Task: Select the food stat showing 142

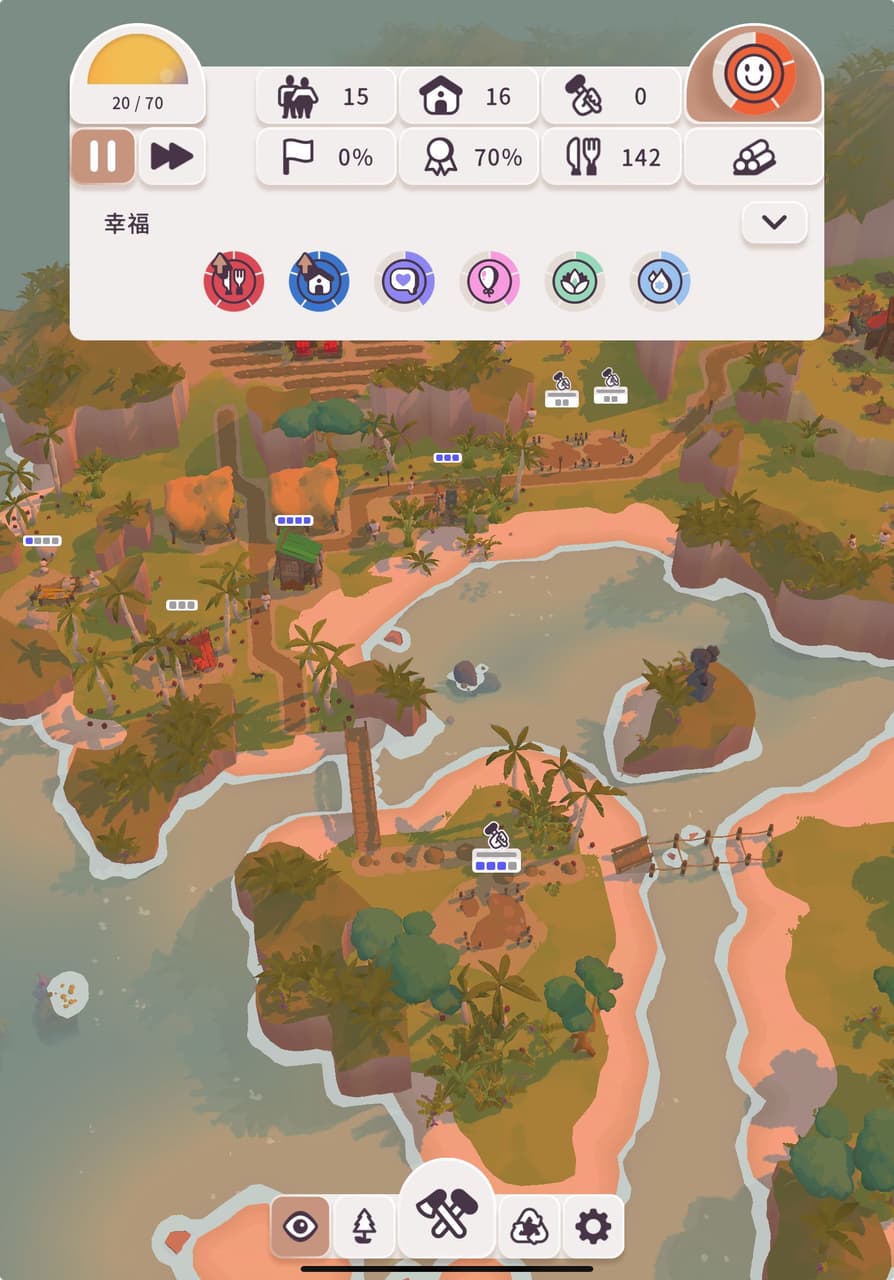Action: [611, 157]
